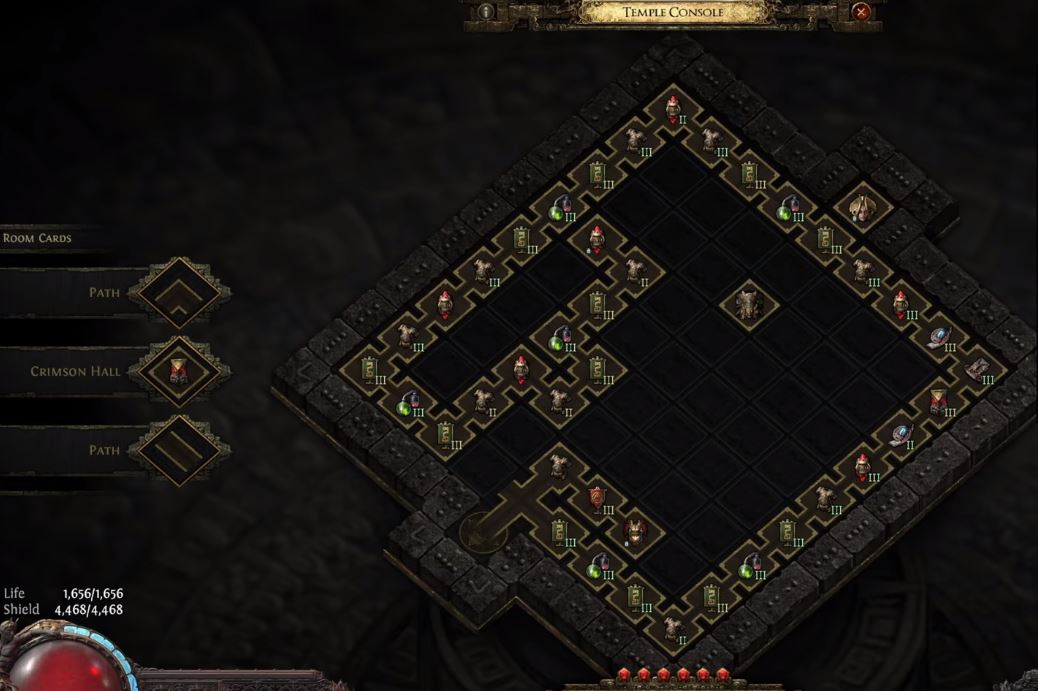Viewport: 1038px width, 691px height.
Task: Choose the Path card with chevron symbol
Action: (x=179, y=293)
